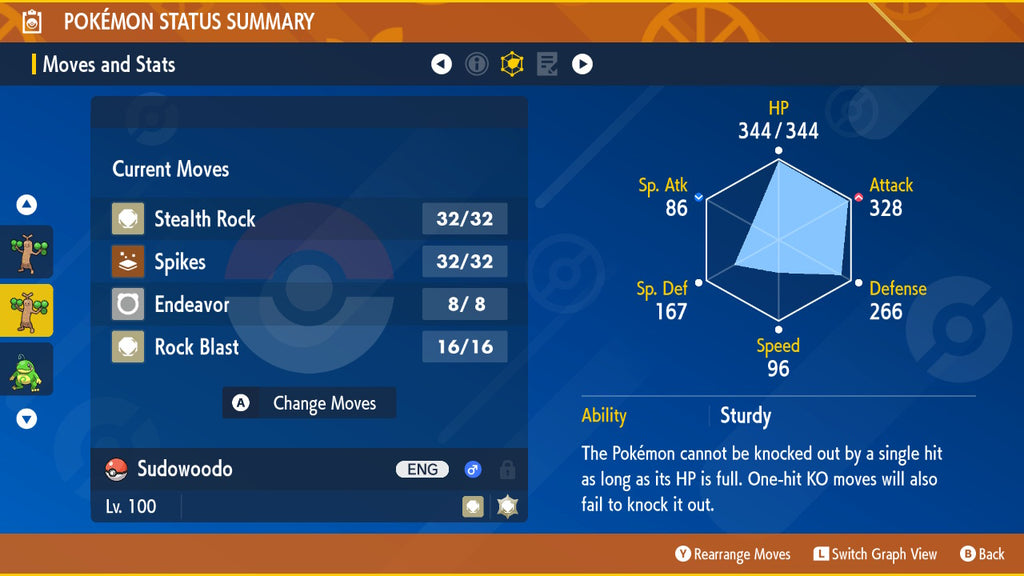Select the highlighted Sudowoodo party thumbnail

[x=27, y=310]
